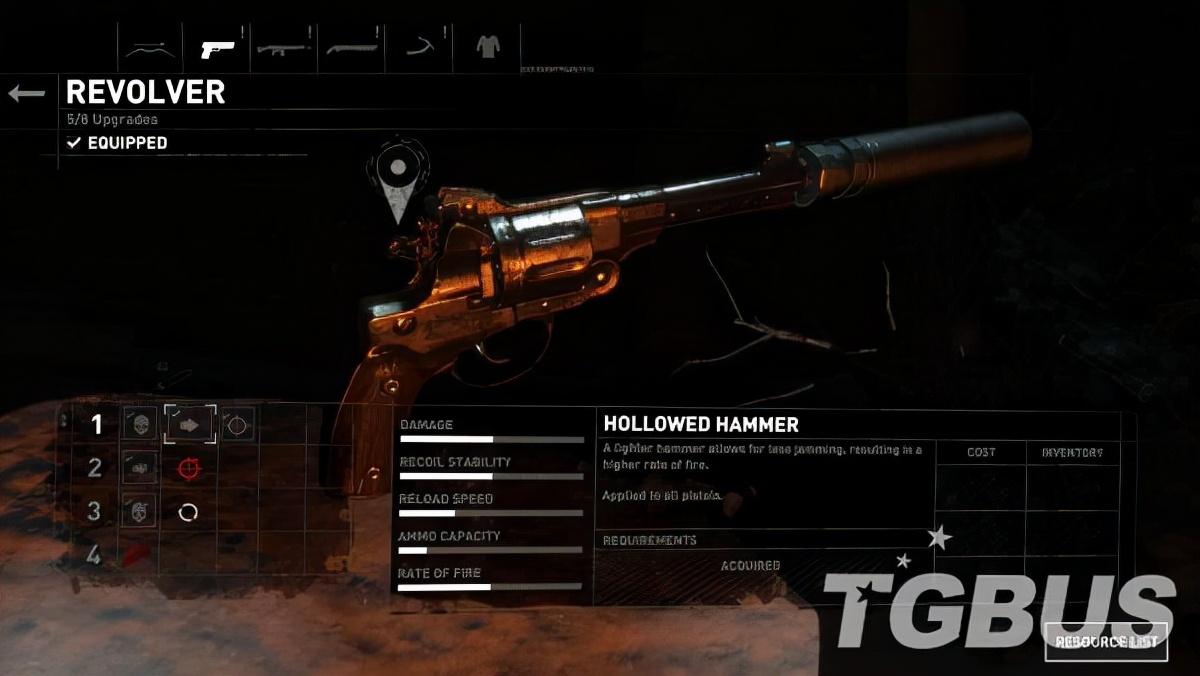Select the acquired upgrade icon in tier 2
Image resolution: width=1200 pixels, height=676 pixels.
click(x=140, y=467)
